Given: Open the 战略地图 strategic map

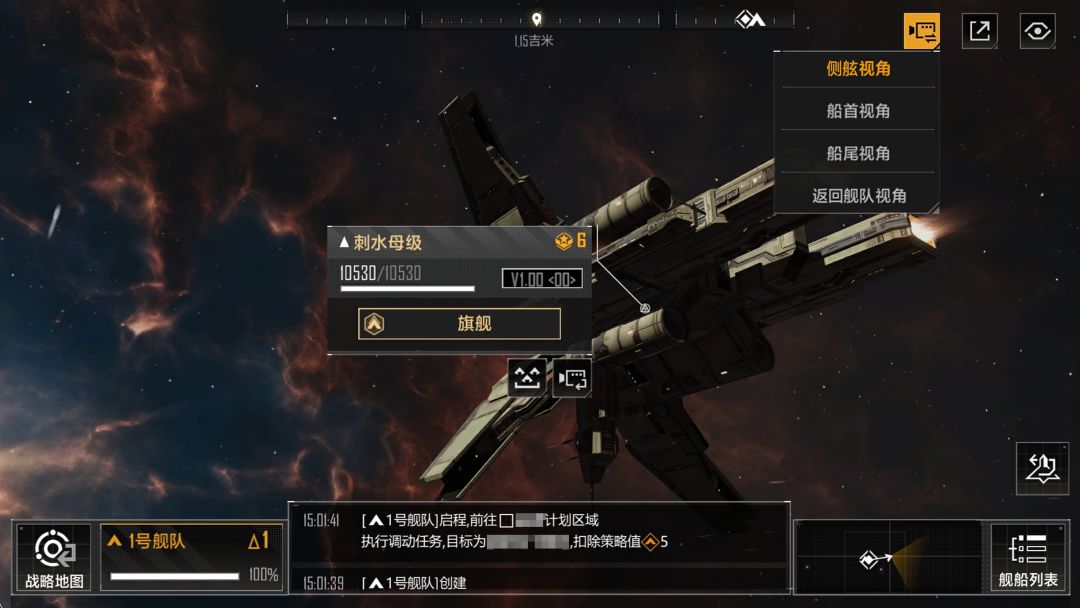Looking at the screenshot, I should [54, 556].
